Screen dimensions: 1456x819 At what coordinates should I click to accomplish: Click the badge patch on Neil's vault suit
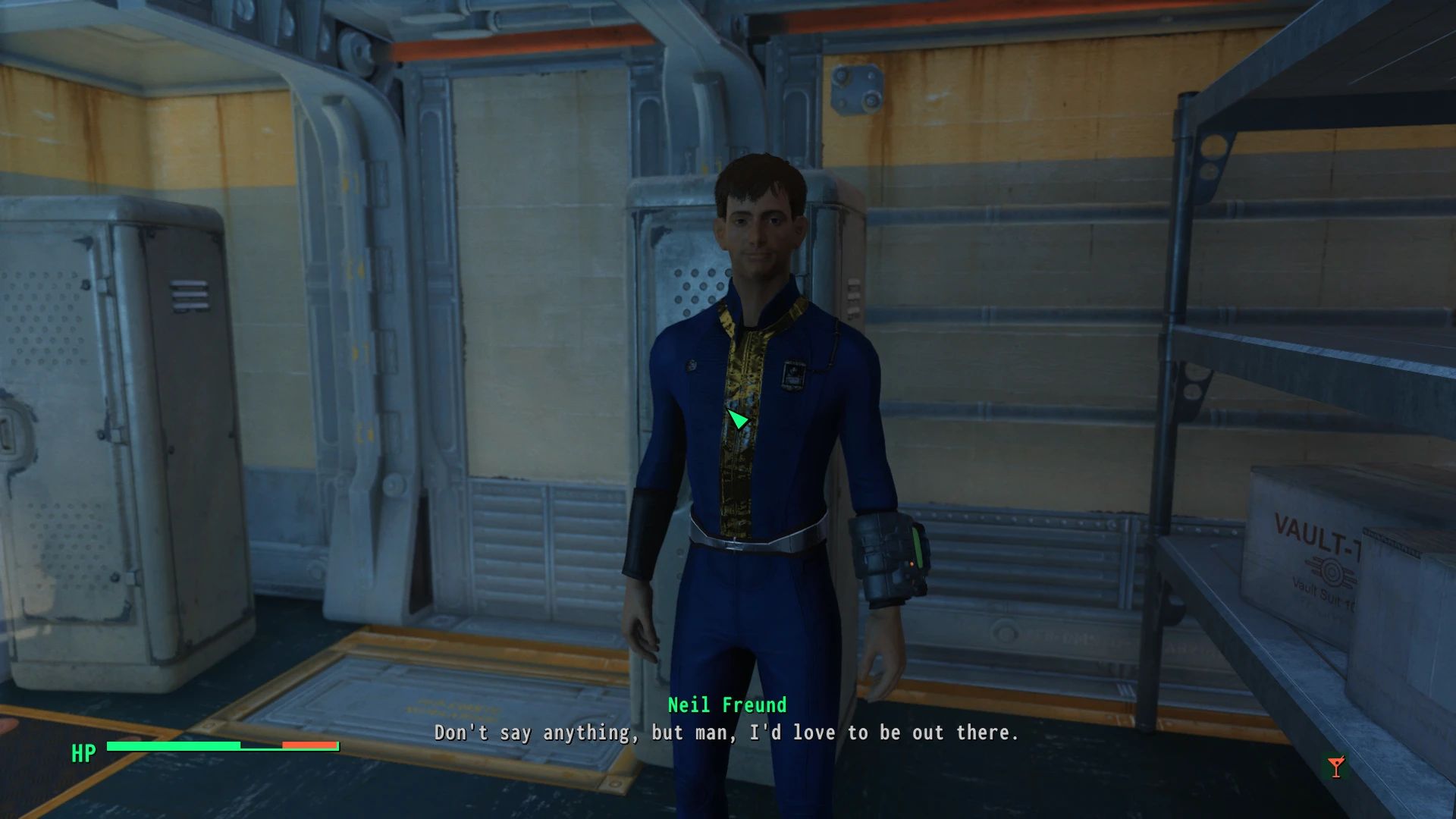point(792,373)
